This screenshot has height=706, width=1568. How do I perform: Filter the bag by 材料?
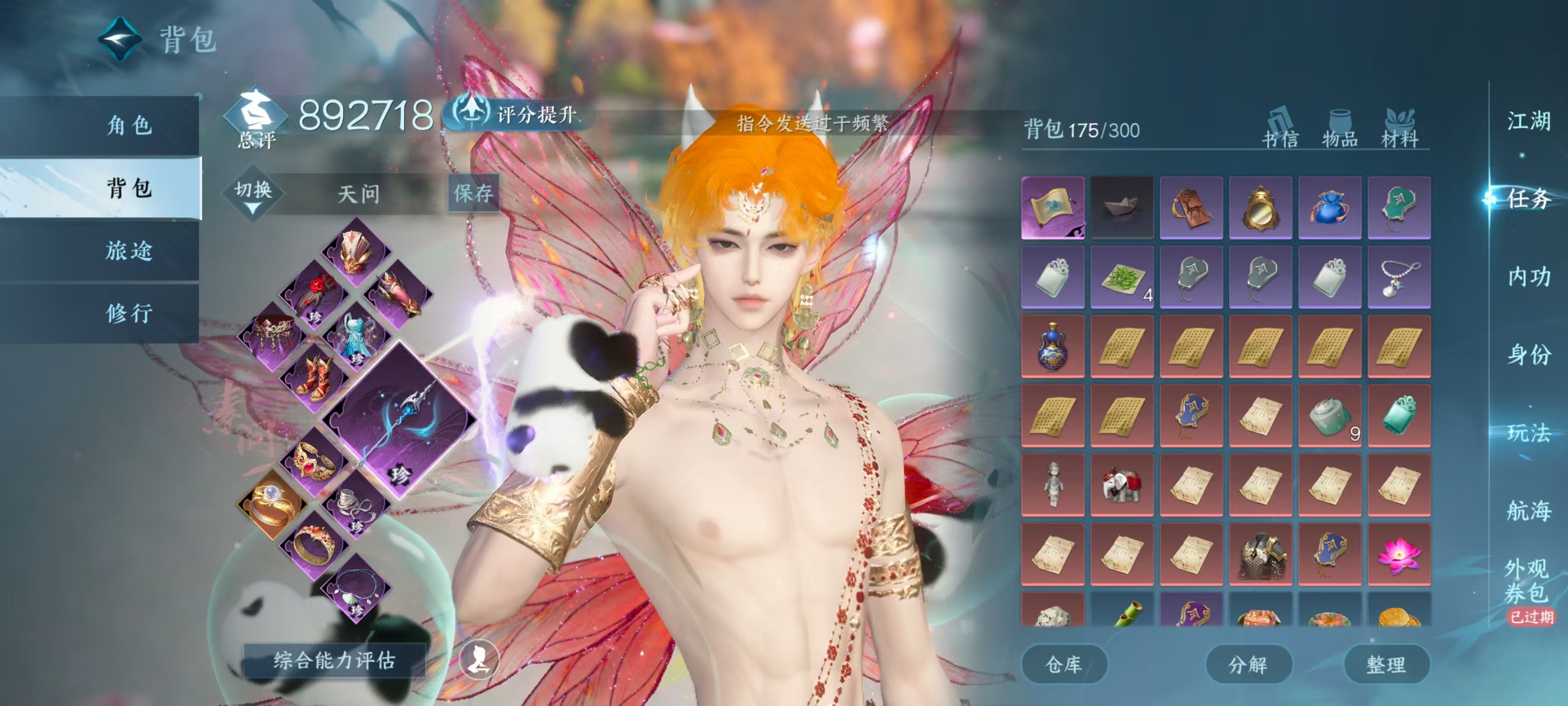[x=1399, y=129]
